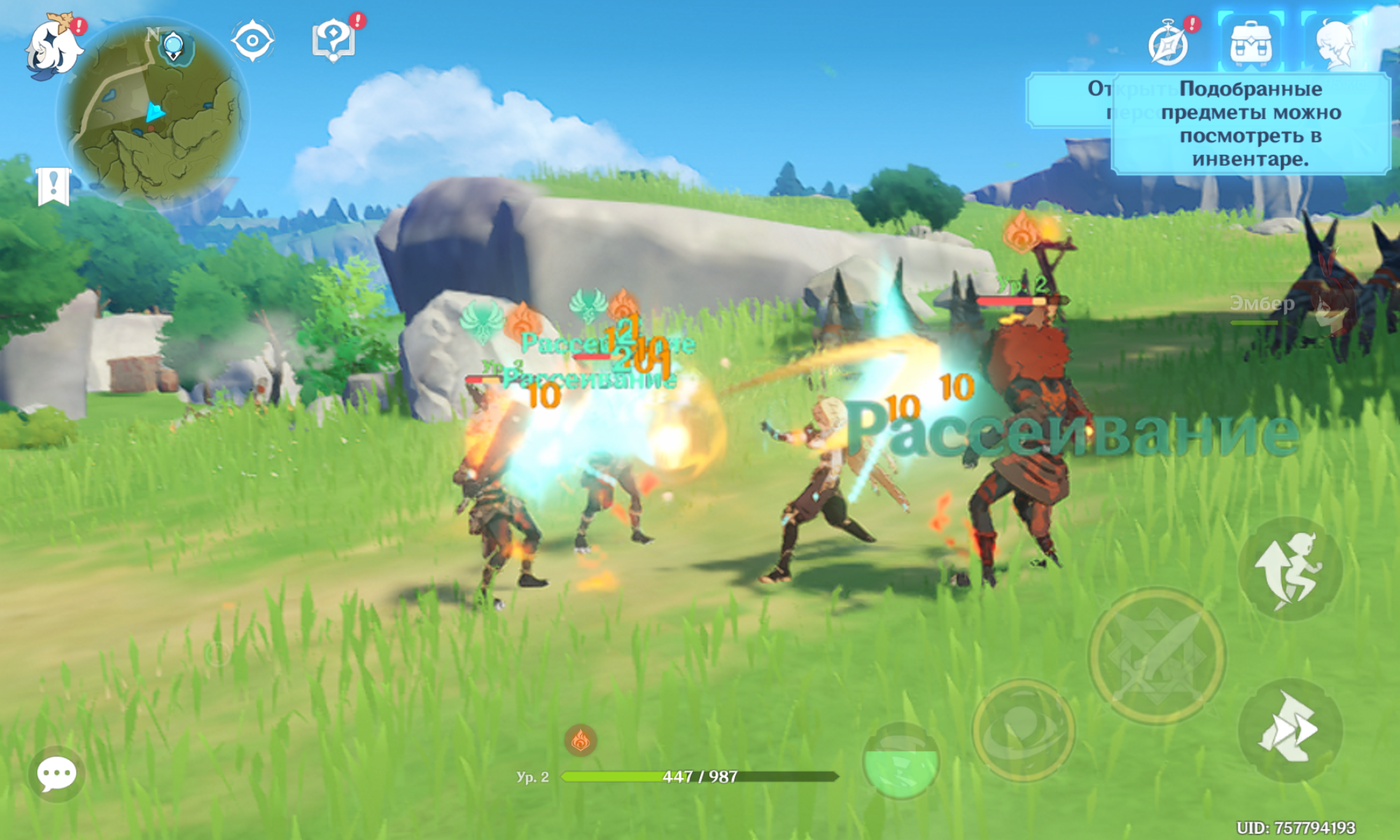
Task: Open the adventurer handbook compass icon
Action: [x=1169, y=43]
